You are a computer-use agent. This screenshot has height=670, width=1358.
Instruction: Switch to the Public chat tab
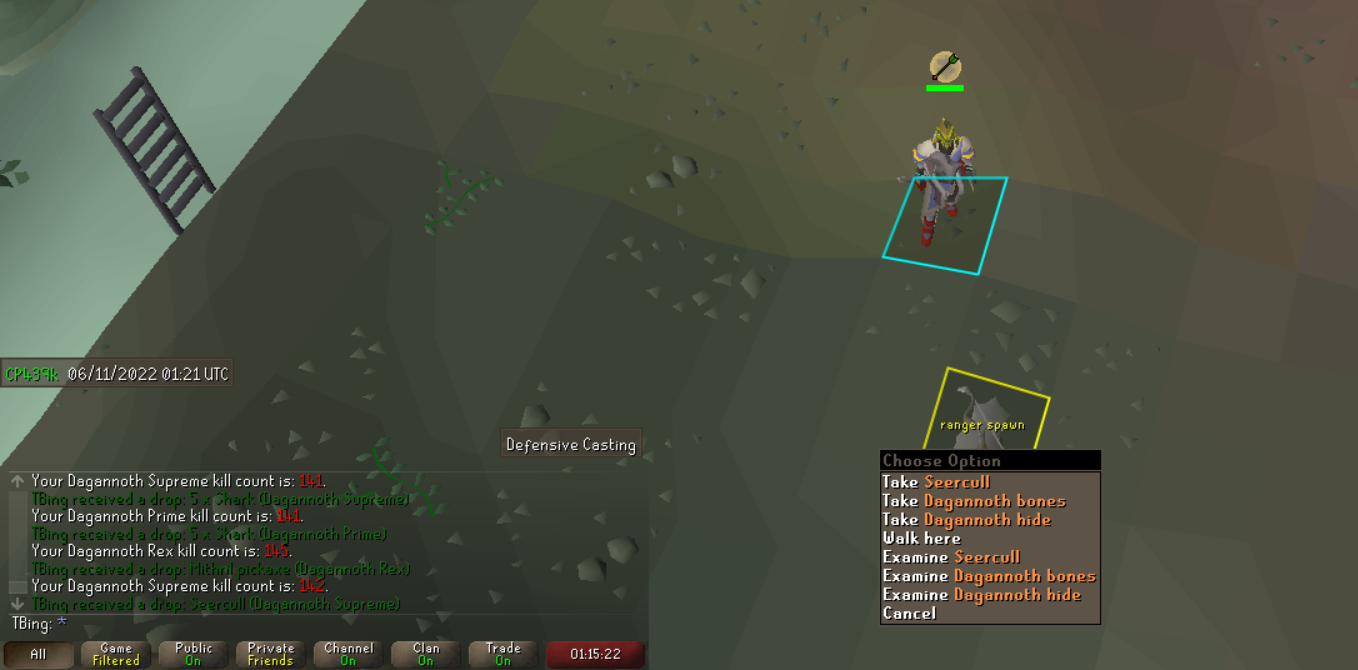tap(193, 655)
